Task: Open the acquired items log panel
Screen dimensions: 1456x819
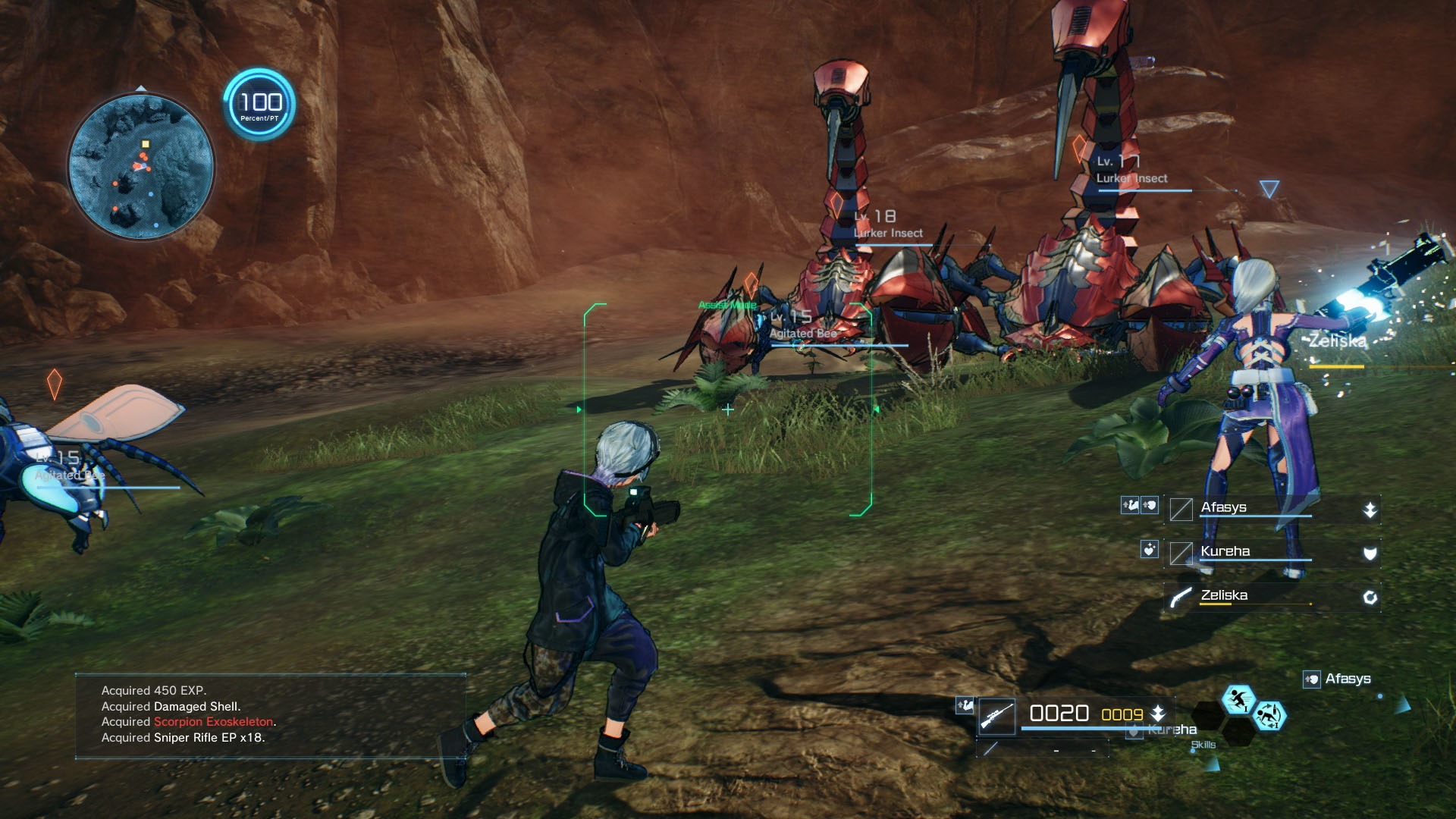Action: (x=270, y=714)
